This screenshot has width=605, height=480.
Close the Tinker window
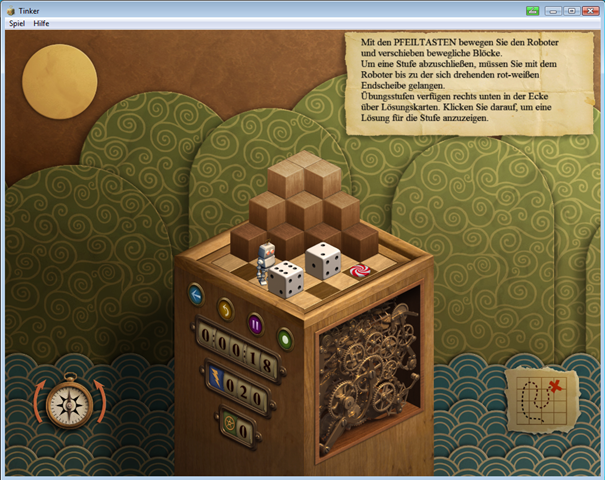coord(590,10)
